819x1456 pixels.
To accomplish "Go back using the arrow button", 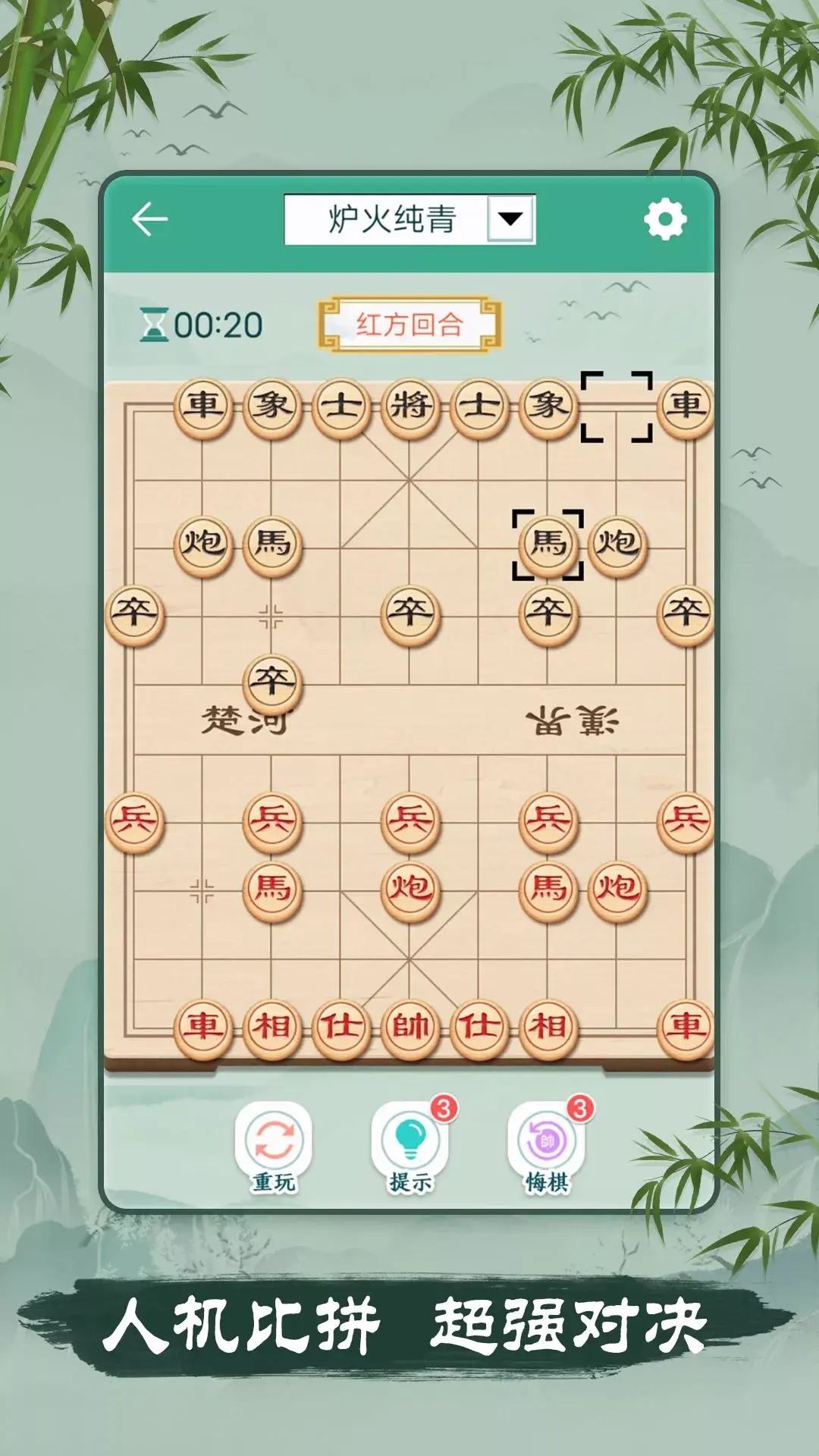I will pos(149,220).
